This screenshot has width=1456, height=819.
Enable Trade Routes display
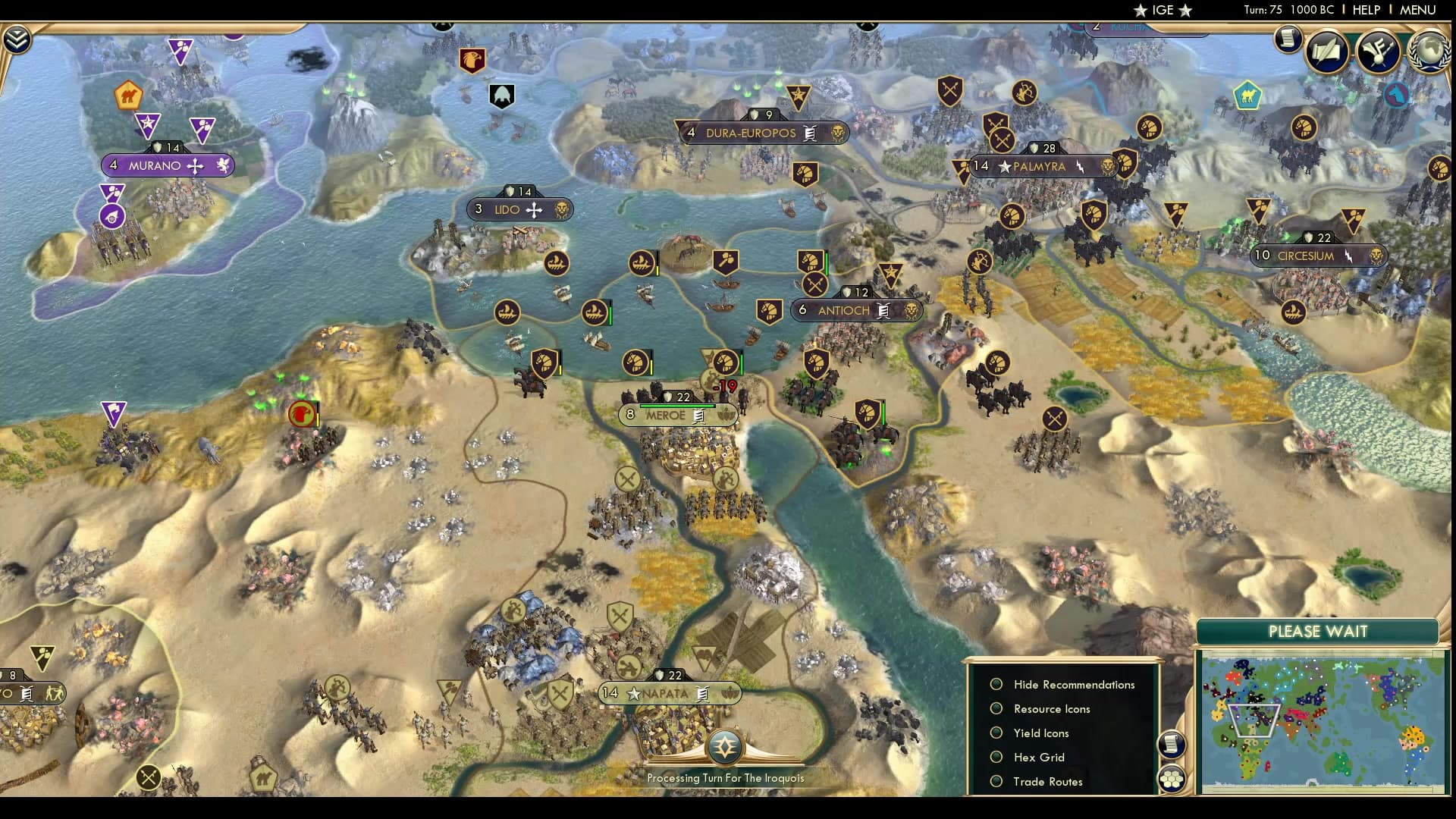[1047, 781]
